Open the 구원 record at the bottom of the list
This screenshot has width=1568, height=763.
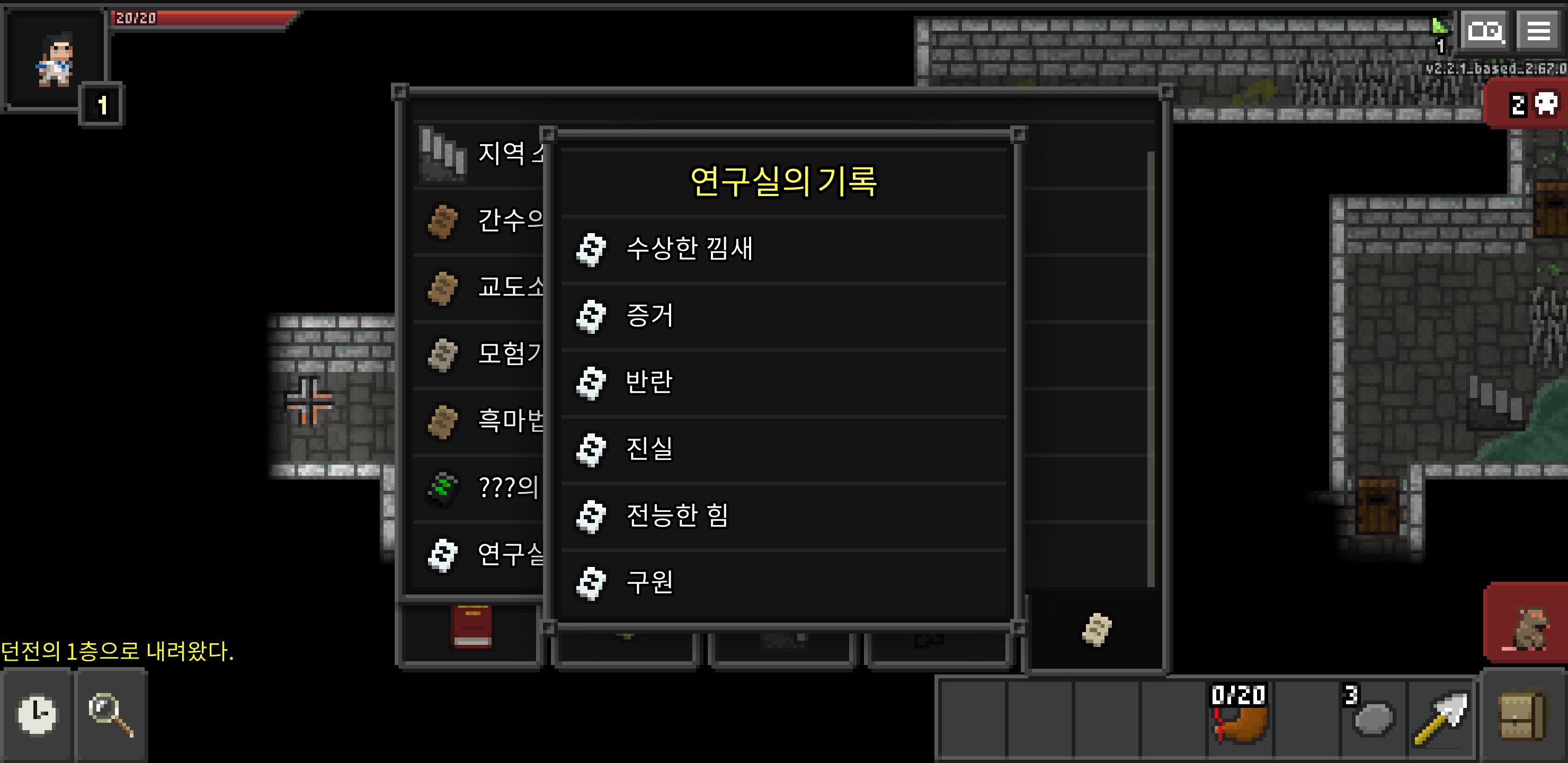click(648, 582)
